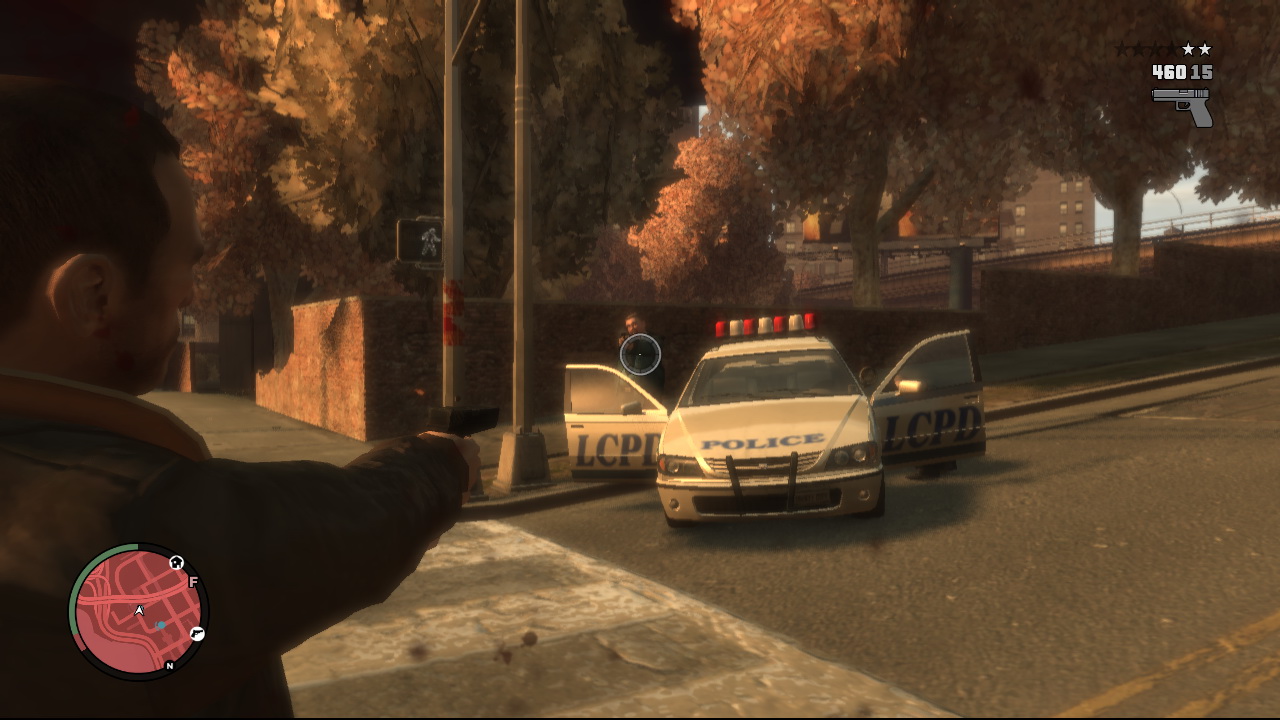The height and width of the screenshot is (720, 1280).
Task: Select the pistol weapon icon
Action: 1183,106
